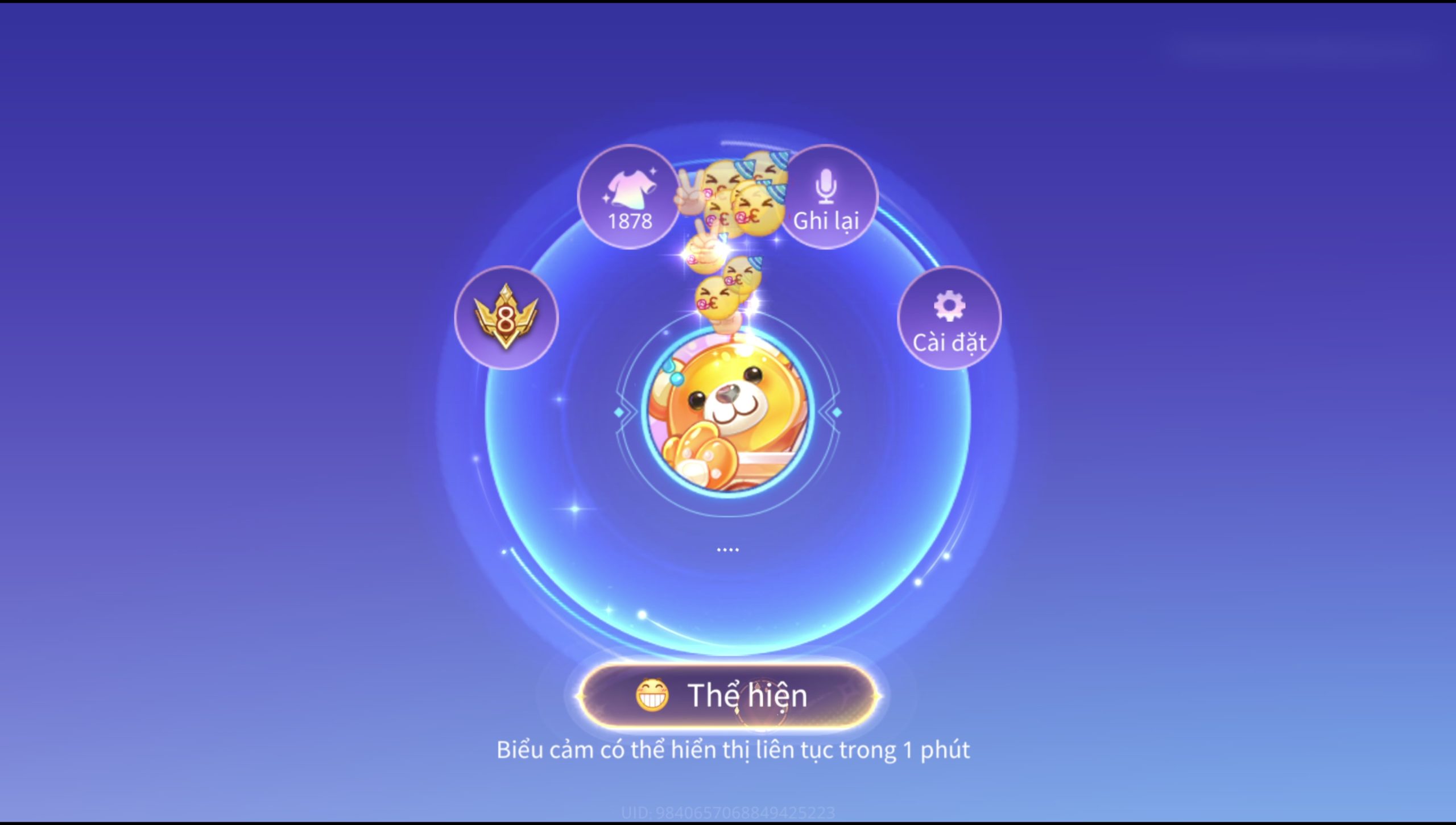1456x825 pixels.
Task: Click the Thể hiện emote button
Action: pyautogui.click(x=728, y=695)
